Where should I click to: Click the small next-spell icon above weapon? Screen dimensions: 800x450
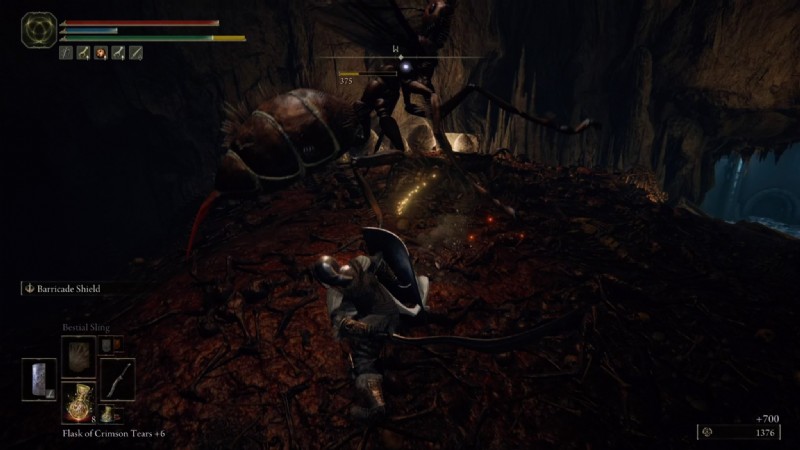tap(106, 345)
